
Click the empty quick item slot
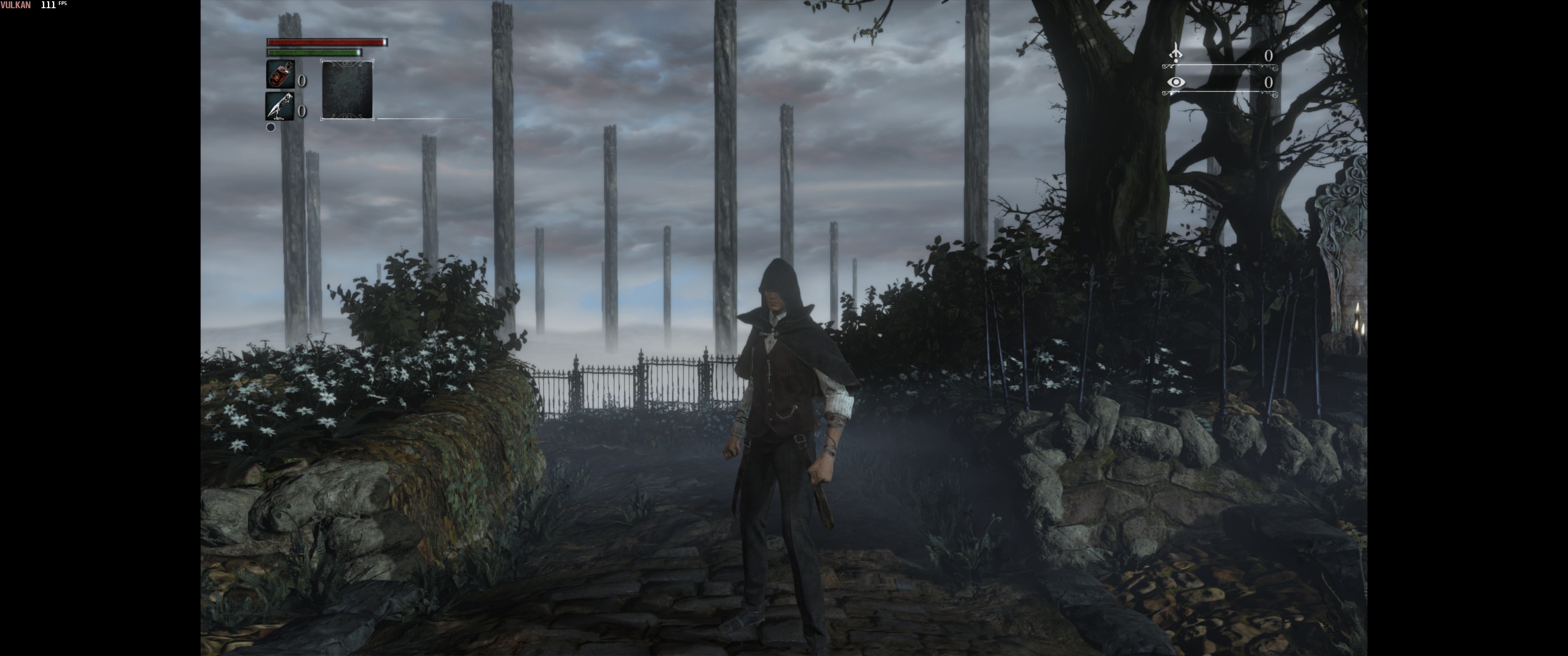(347, 90)
